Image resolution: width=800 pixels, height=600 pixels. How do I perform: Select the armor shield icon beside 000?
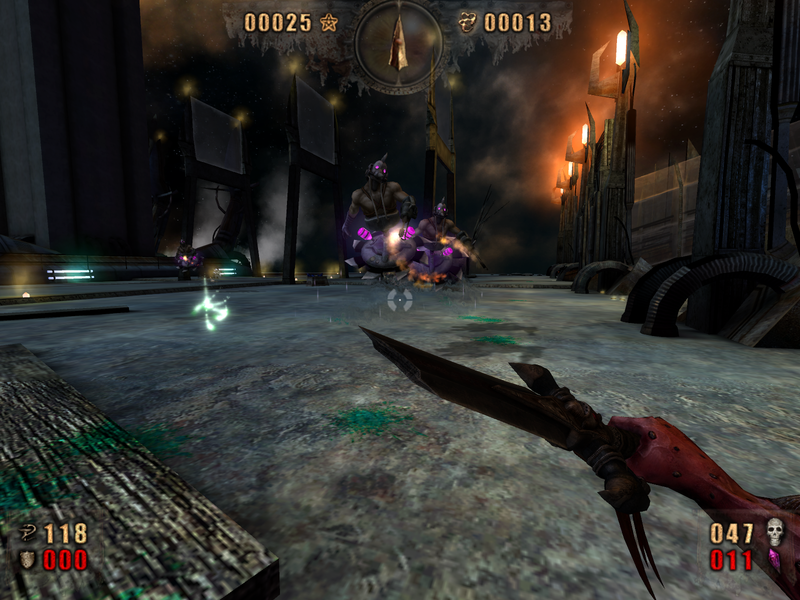[x=27, y=559]
